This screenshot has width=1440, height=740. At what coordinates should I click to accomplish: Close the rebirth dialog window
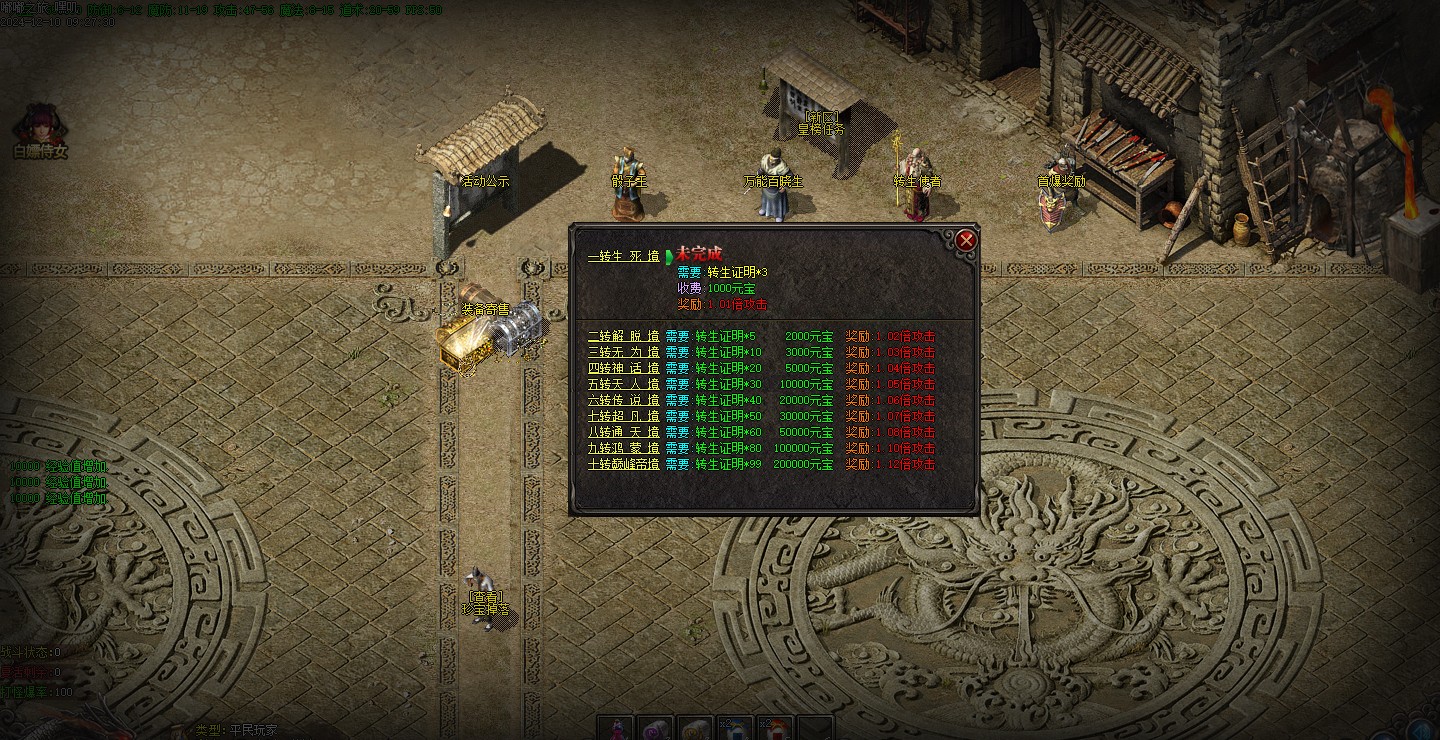966,240
